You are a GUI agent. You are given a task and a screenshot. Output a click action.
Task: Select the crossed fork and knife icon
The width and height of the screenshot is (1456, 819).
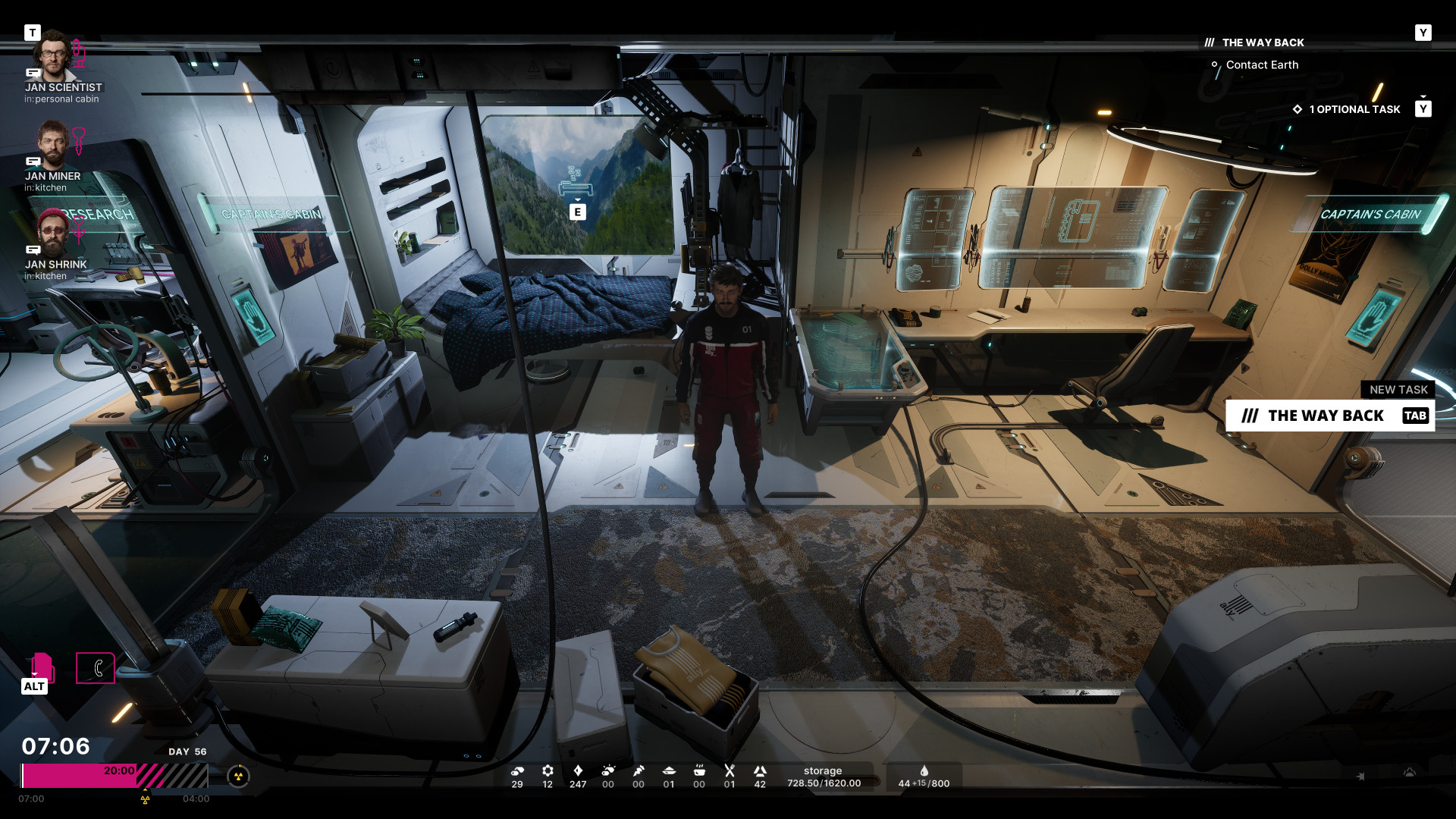click(730, 771)
